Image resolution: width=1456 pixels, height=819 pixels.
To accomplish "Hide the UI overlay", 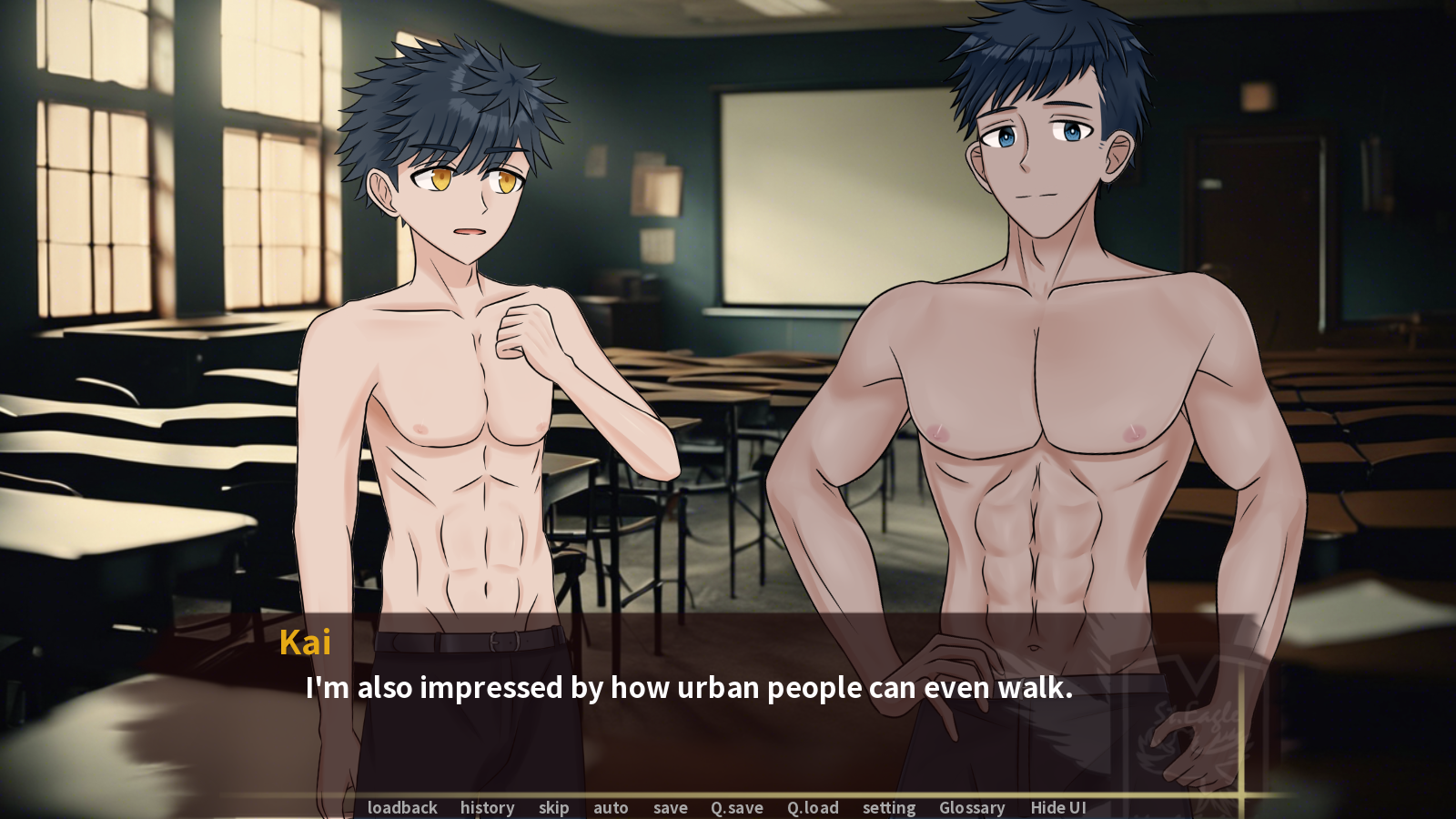I will tap(1058, 807).
